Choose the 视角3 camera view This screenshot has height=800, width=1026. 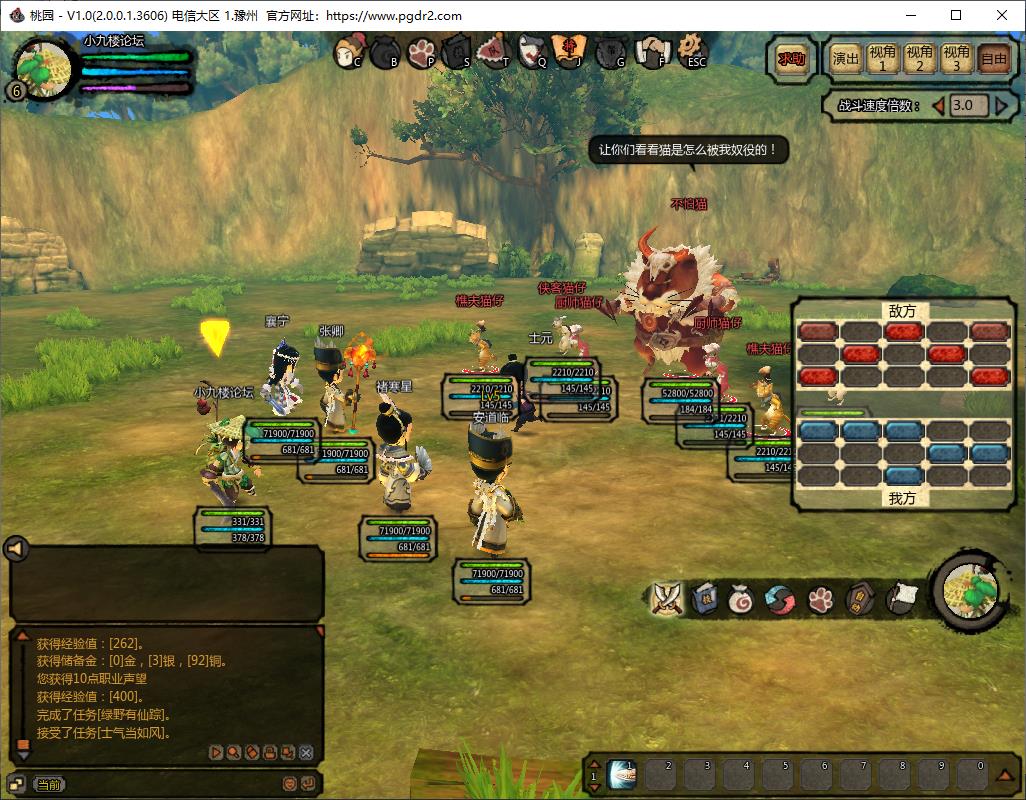[x=957, y=58]
